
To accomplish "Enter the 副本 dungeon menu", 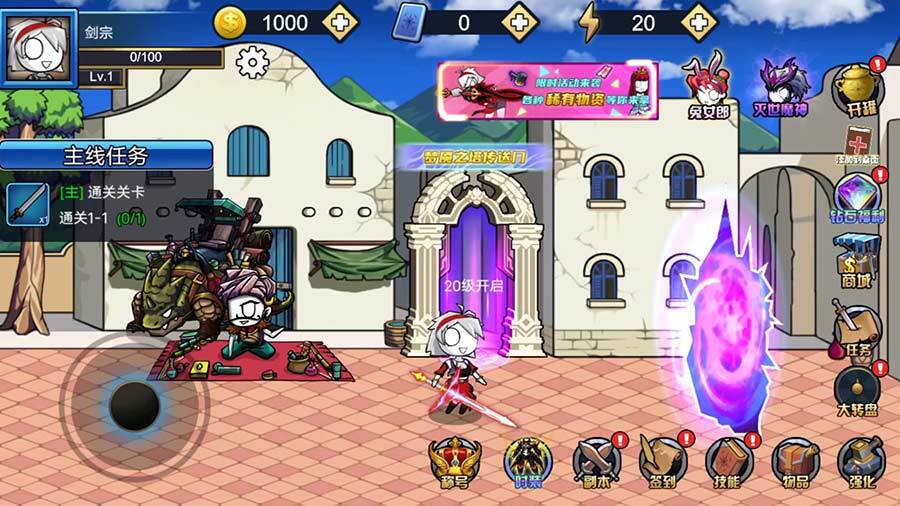I will pos(596,463).
